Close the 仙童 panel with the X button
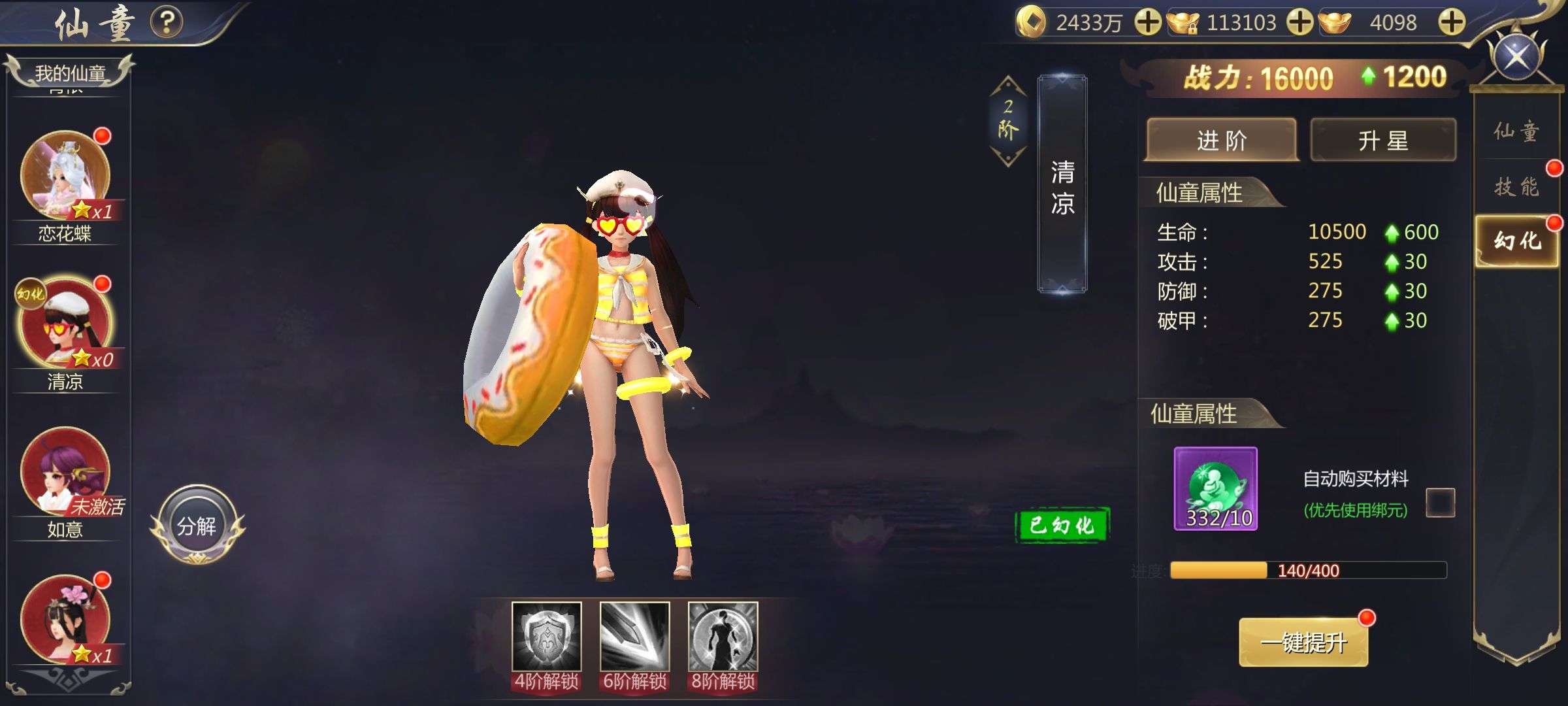Screen dimensions: 1568x706 [1516, 56]
